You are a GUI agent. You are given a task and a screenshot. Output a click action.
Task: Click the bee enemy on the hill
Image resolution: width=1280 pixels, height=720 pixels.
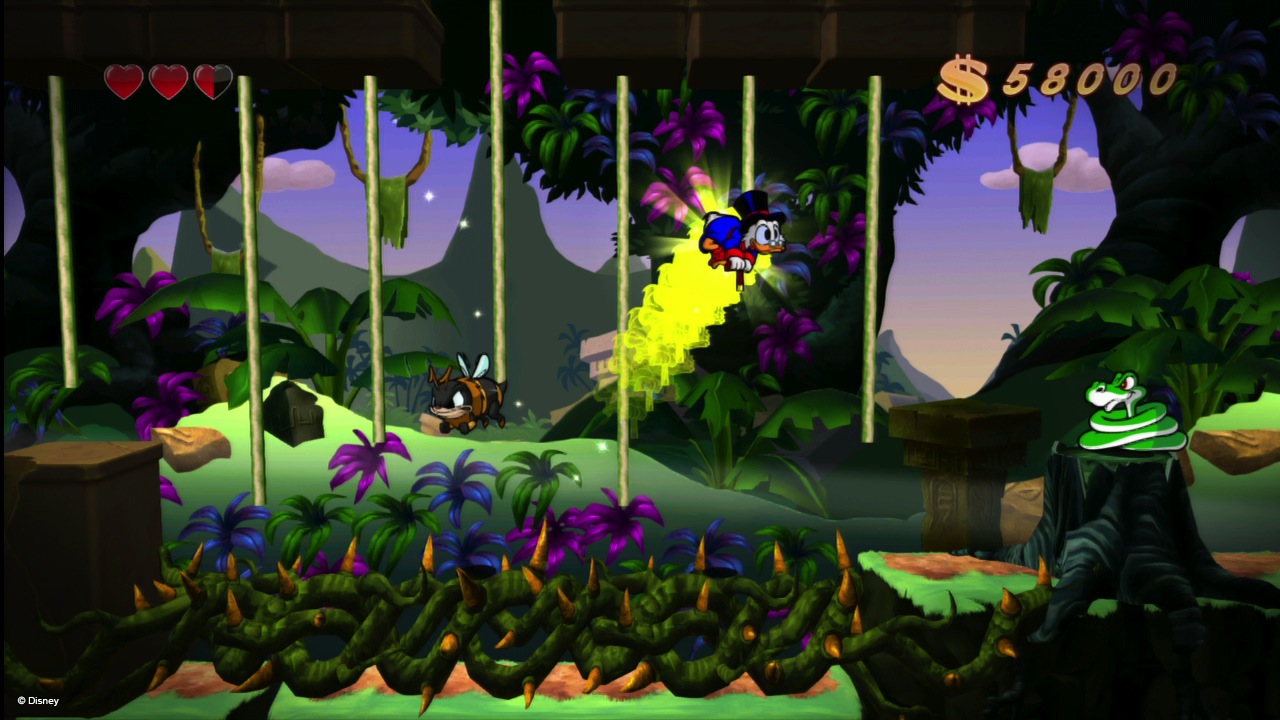tap(466, 398)
